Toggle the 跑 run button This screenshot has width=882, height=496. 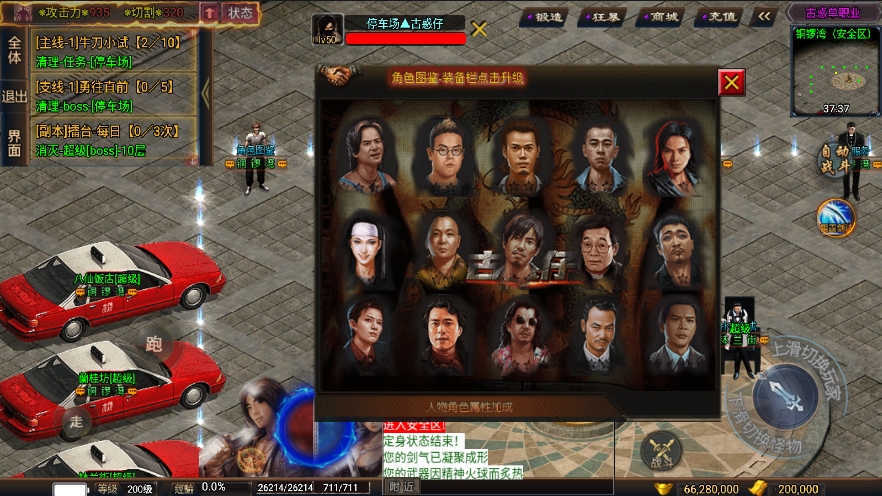[154, 344]
